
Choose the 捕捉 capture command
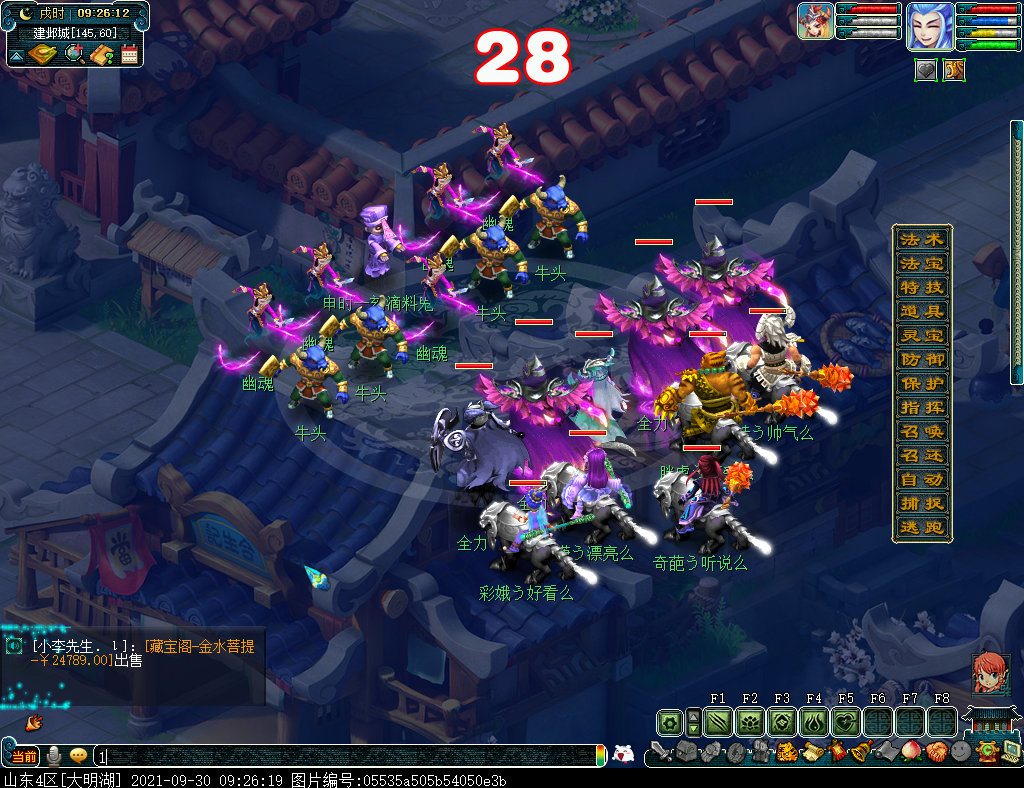tap(921, 504)
